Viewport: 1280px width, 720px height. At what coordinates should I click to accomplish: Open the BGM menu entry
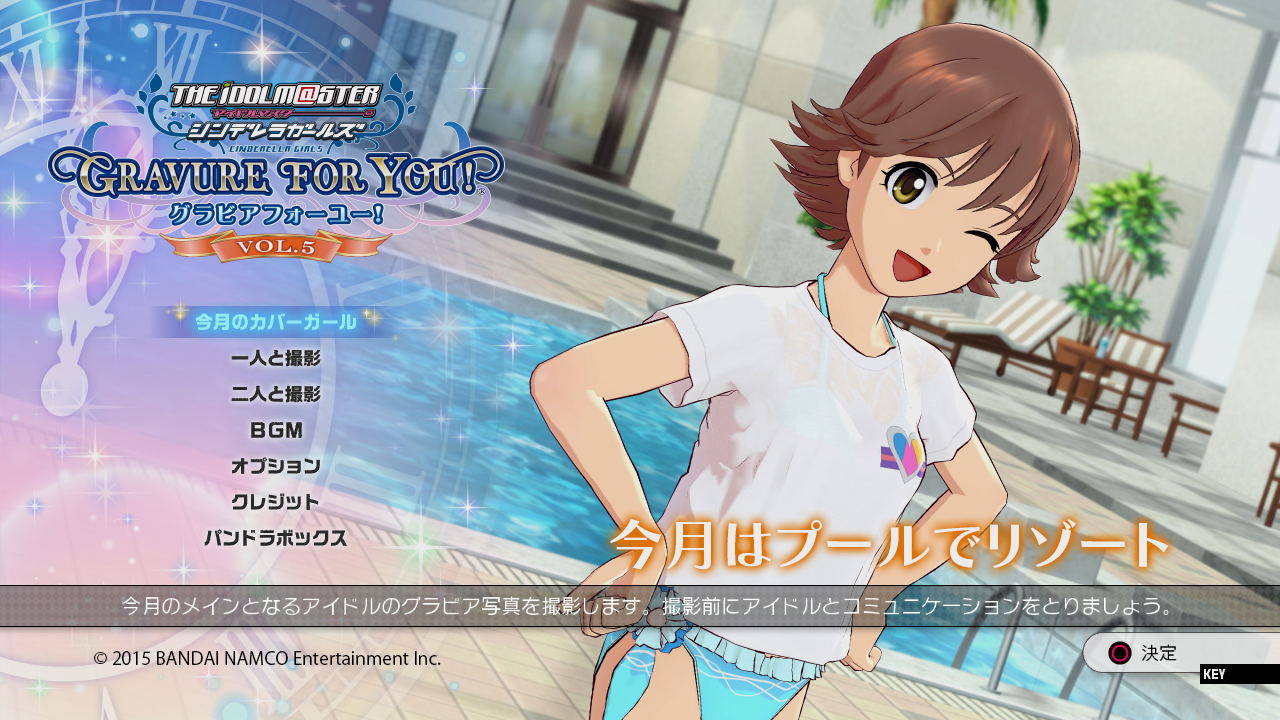275,430
